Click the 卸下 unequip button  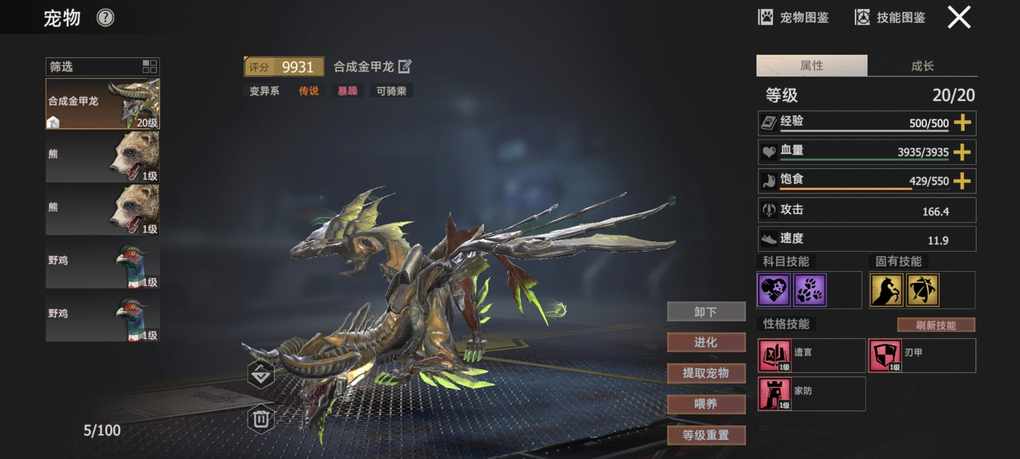[706, 312]
